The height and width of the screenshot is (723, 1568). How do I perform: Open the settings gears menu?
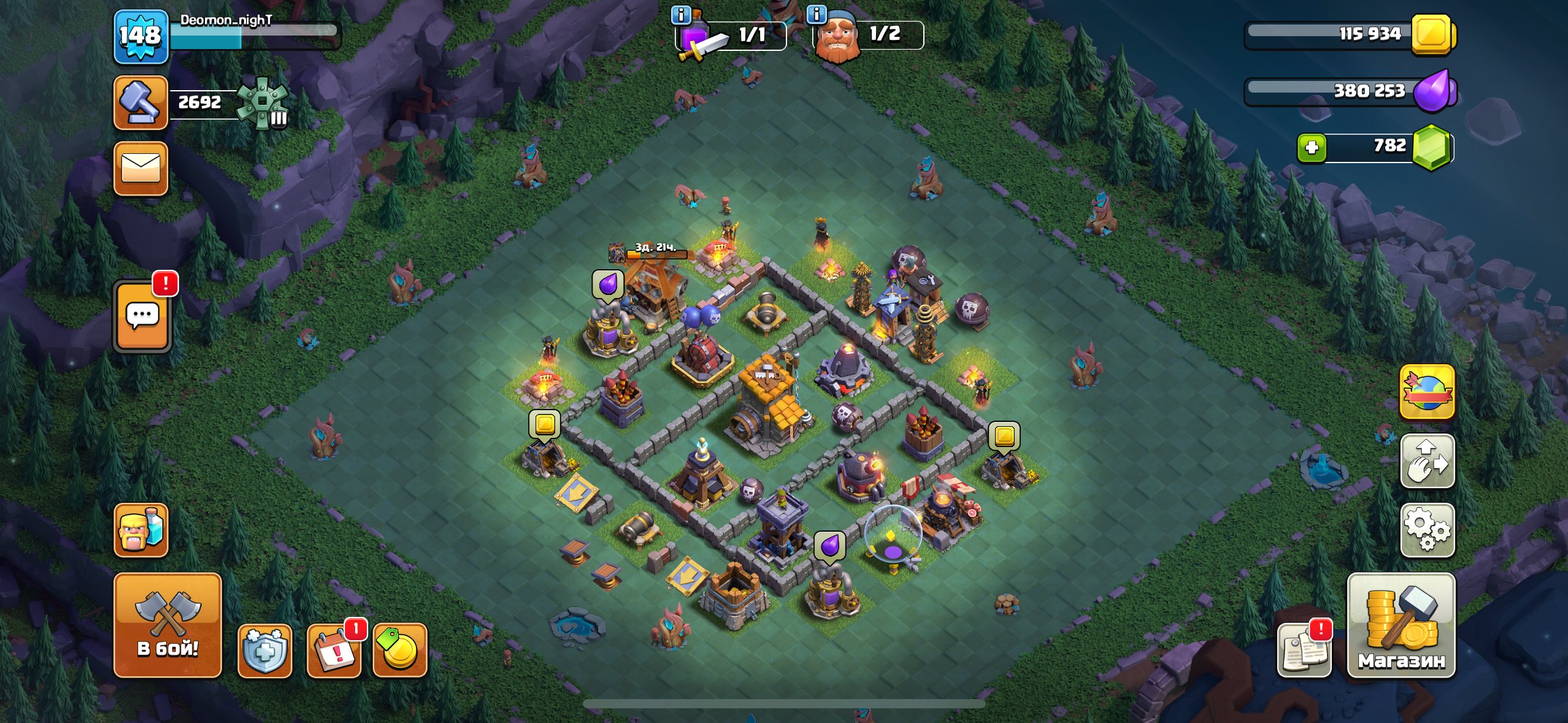click(x=1427, y=530)
